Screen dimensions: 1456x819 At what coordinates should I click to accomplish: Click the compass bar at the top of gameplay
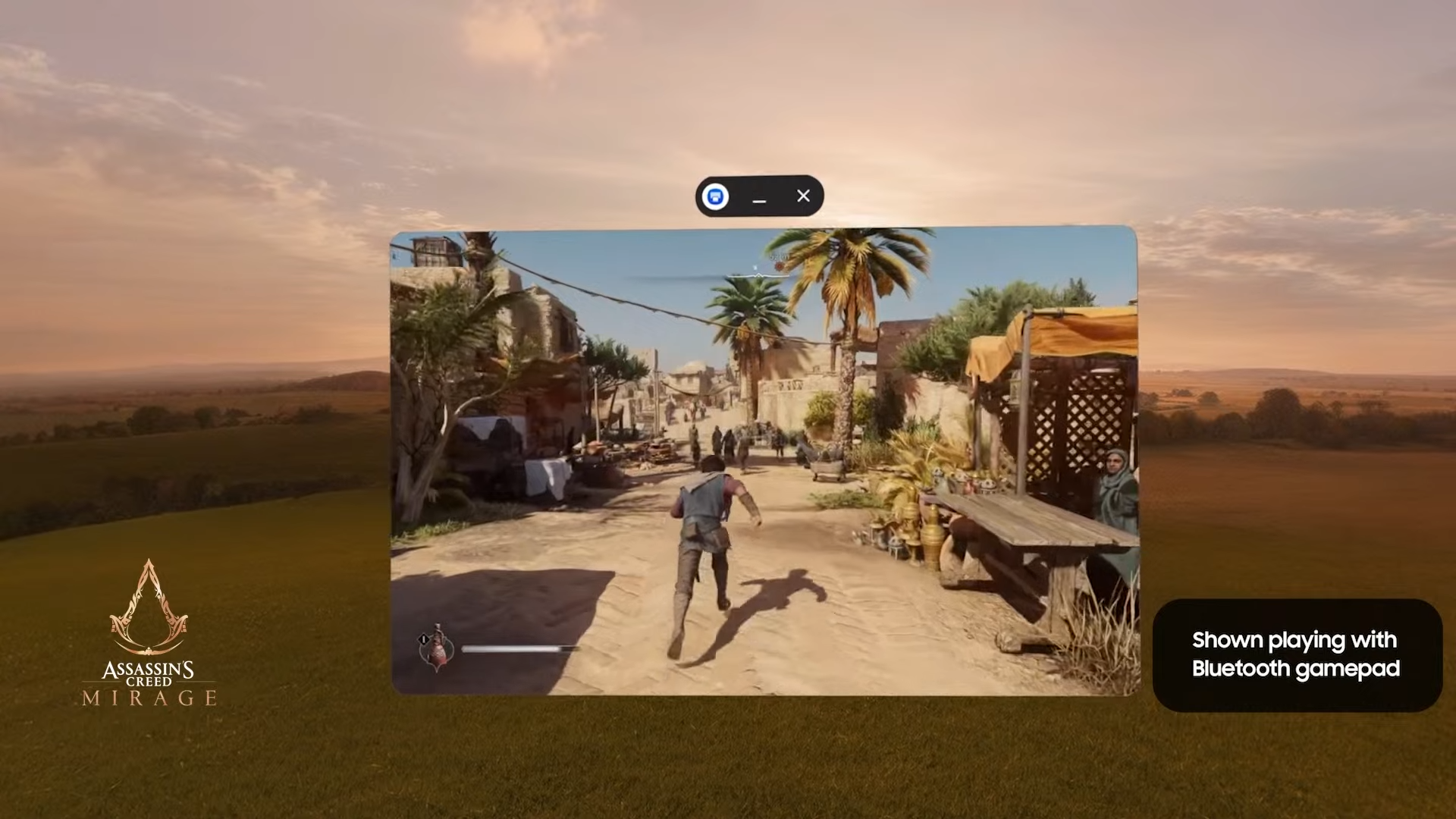tap(758, 275)
